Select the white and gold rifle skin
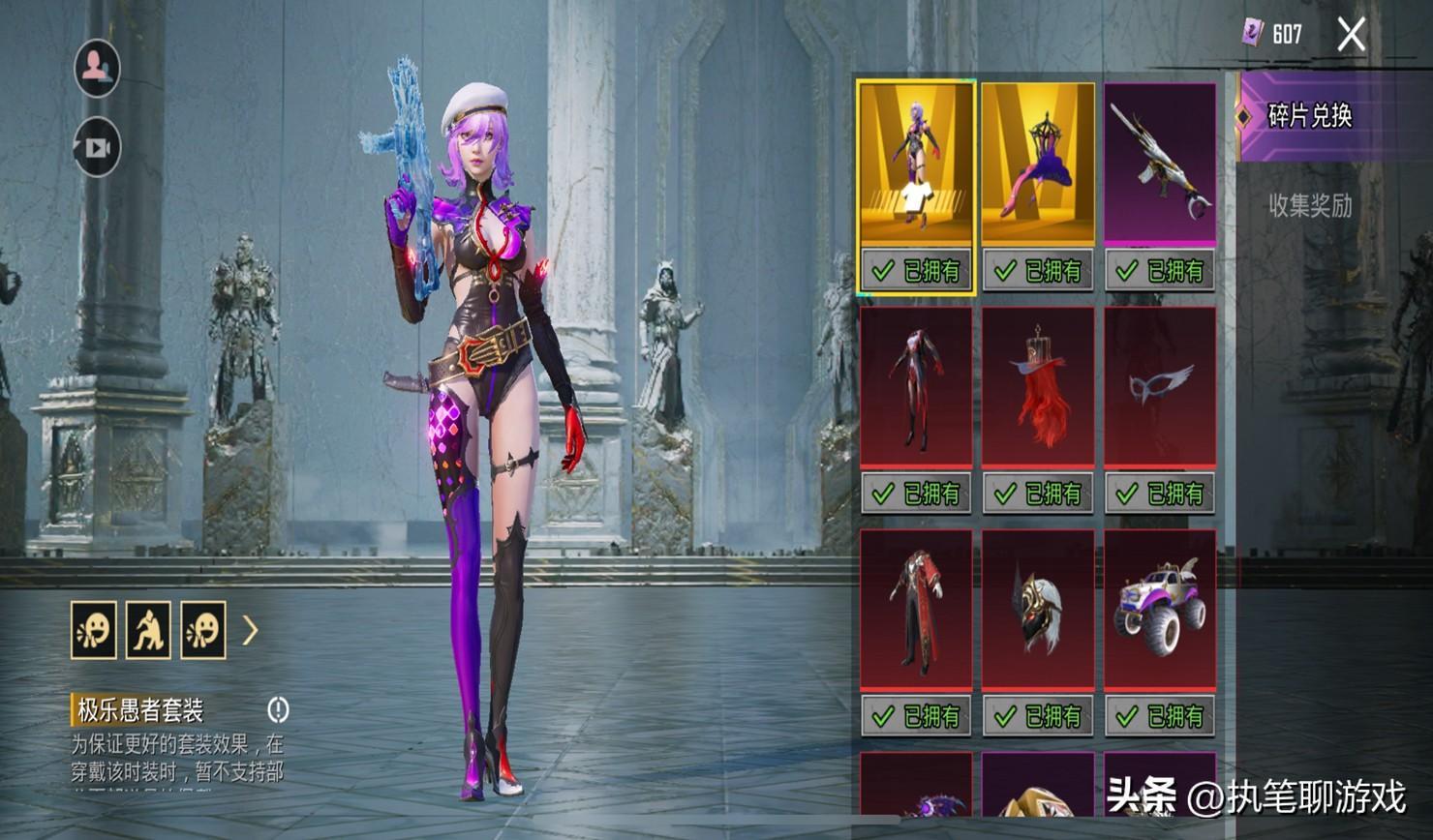1433x840 pixels. (x=1160, y=164)
